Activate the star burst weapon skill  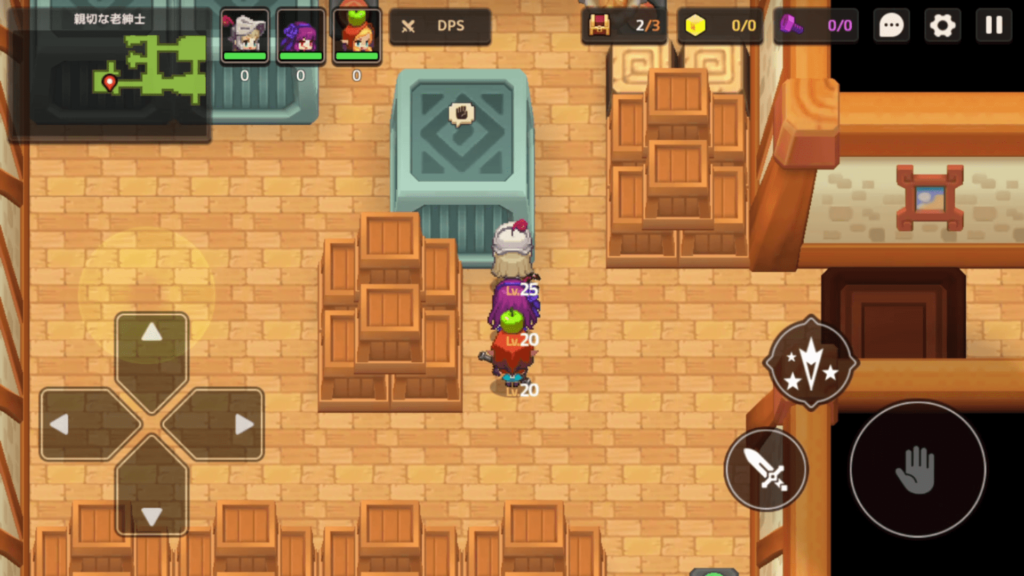(810, 362)
